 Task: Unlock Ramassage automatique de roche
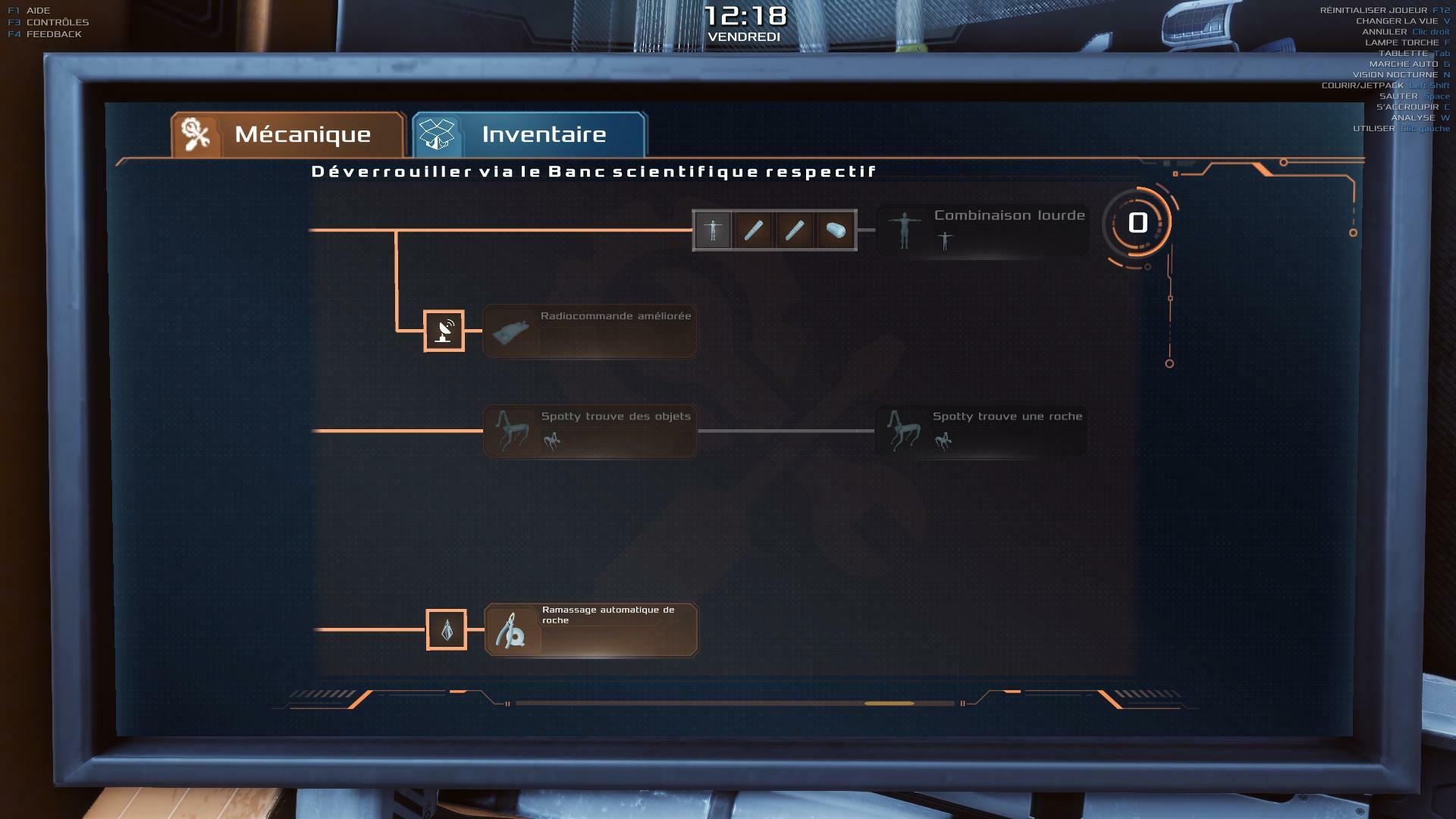click(x=591, y=629)
